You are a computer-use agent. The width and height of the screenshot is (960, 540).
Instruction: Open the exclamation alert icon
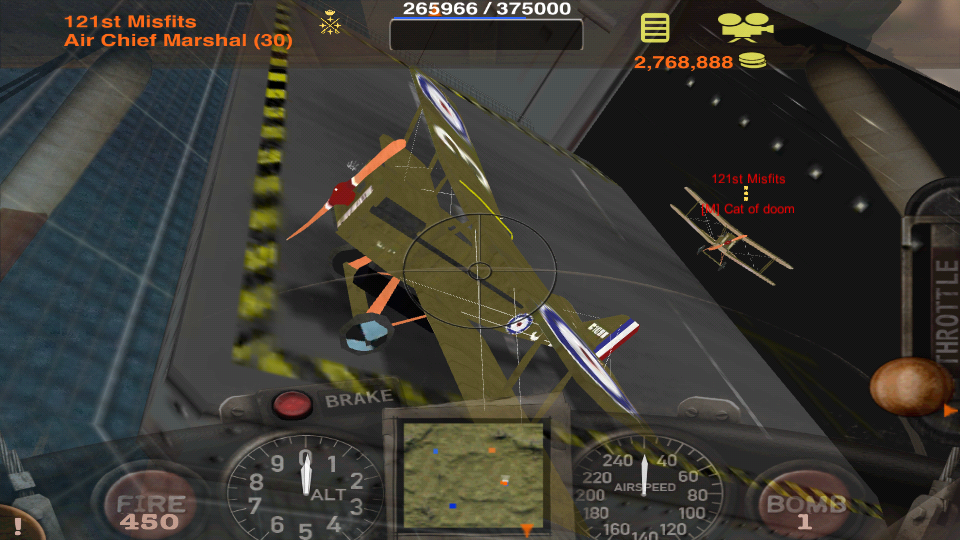coord(17,525)
